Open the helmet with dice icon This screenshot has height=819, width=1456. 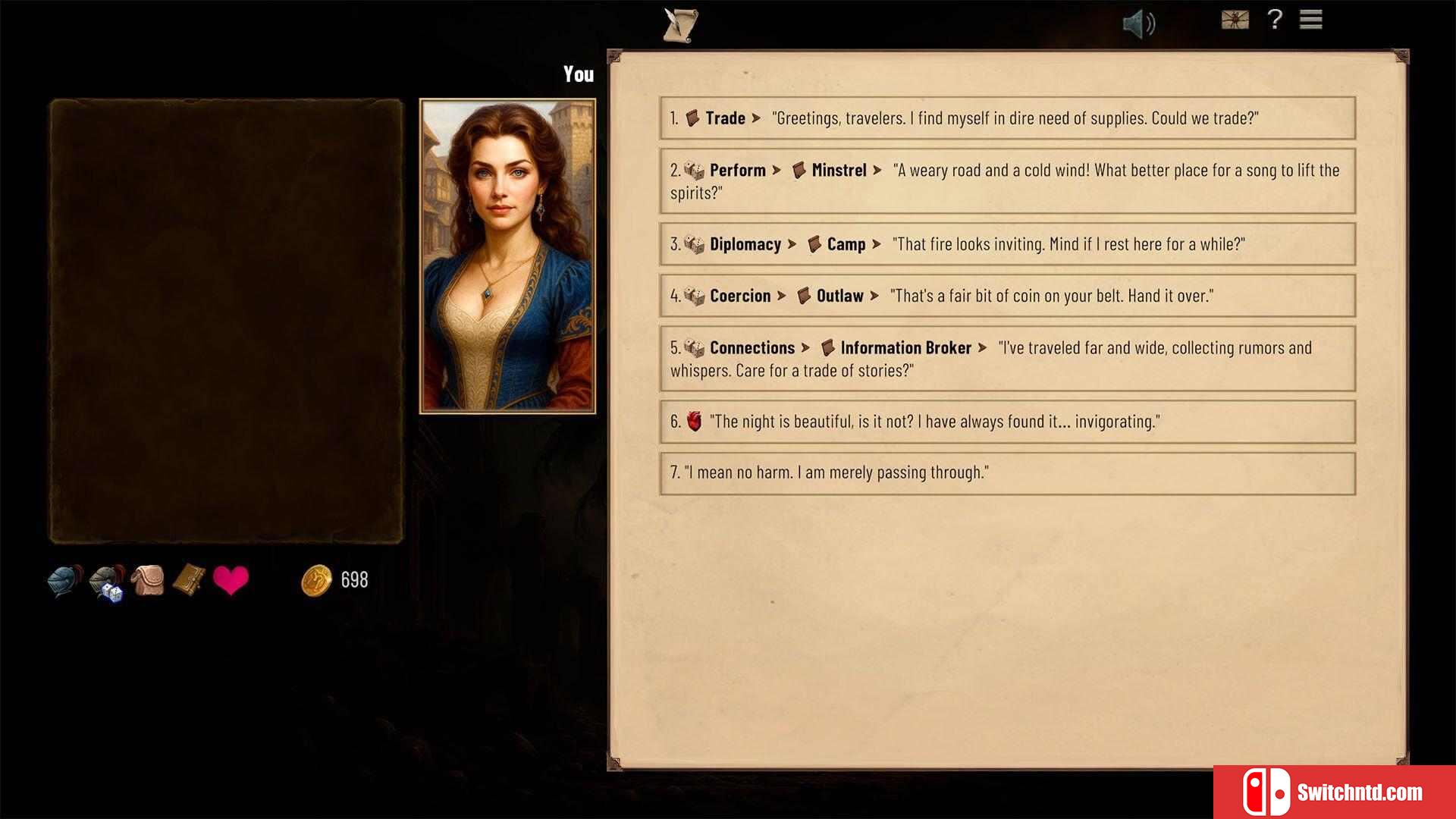pyautogui.click(x=107, y=582)
